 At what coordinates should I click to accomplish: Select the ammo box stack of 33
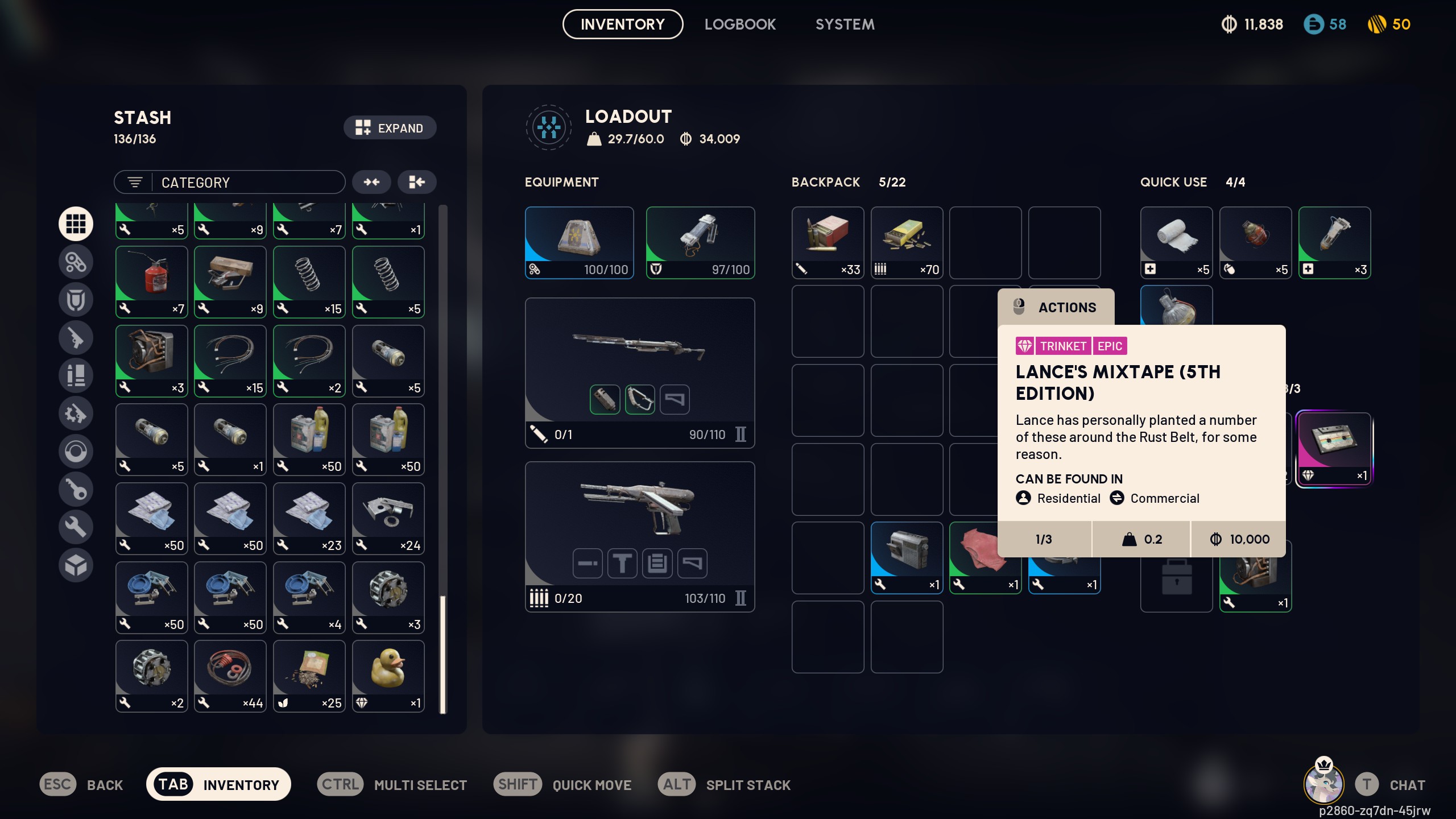[x=828, y=242]
